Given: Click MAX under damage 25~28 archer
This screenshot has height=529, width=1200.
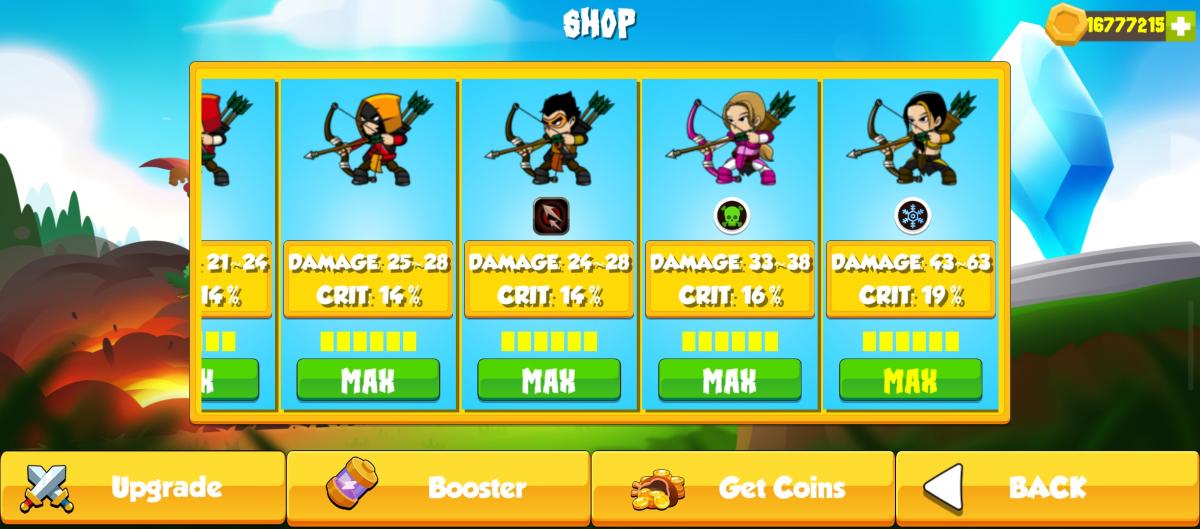Looking at the screenshot, I should [368, 380].
